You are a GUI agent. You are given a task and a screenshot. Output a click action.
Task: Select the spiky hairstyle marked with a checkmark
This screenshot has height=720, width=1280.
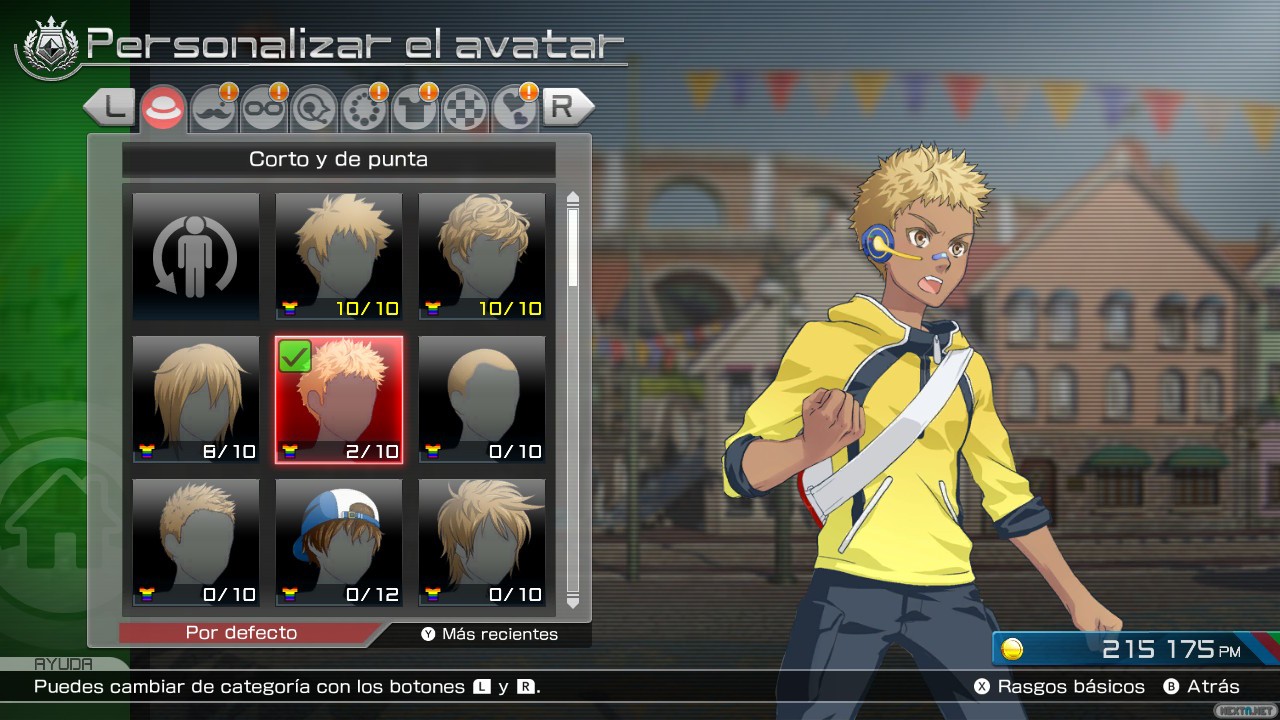click(x=339, y=400)
